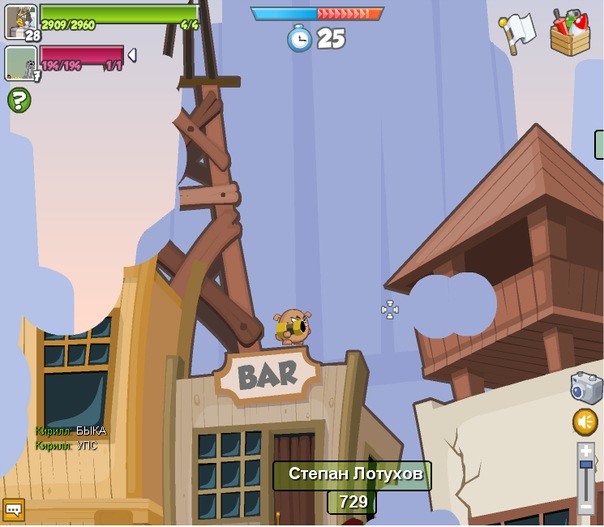Image resolution: width=604 pixels, height=527 pixels.
Task: Click the white arrow beside the pink health bar
Action: pyautogui.click(x=132, y=55)
